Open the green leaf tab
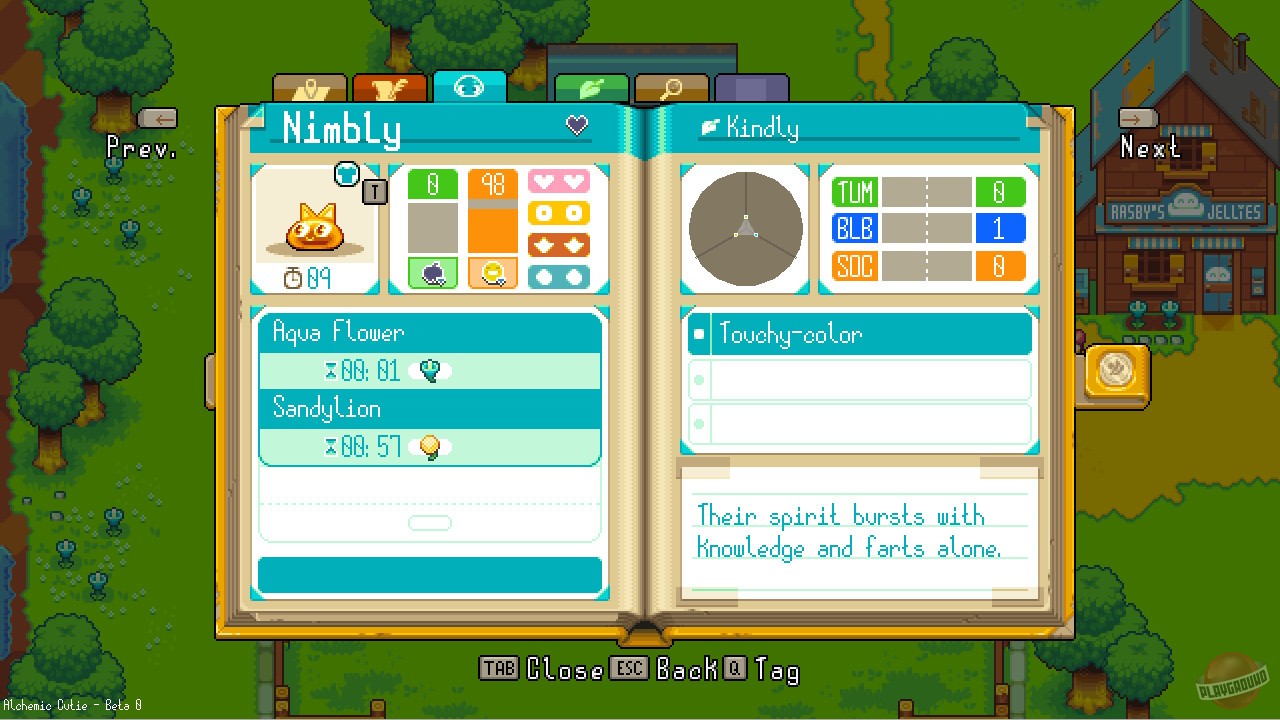The image size is (1280, 720). [x=590, y=87]
